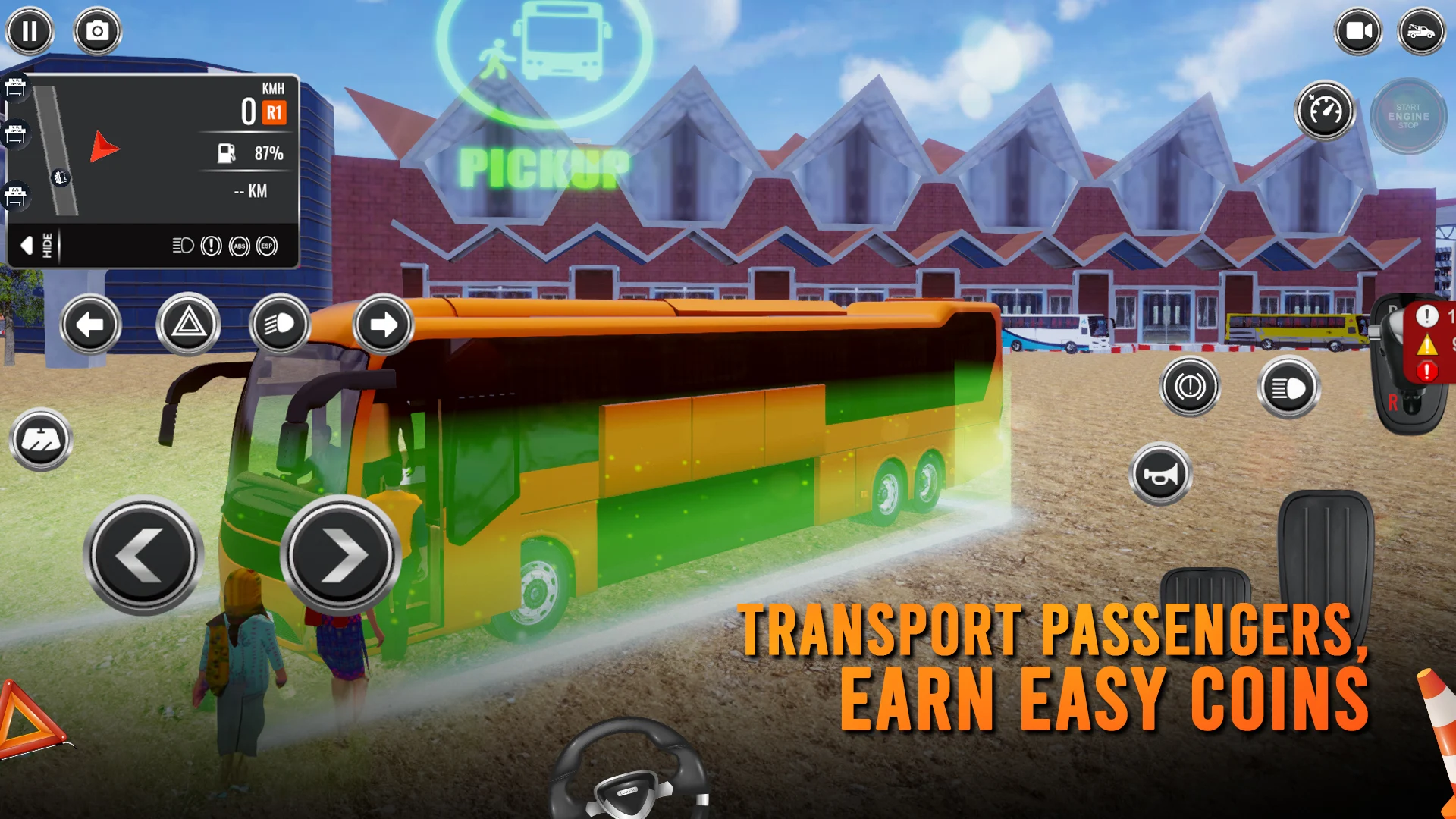Take a screenshot with the camera icon
The width and height of the screenshot is (1456, 819).
[97, 30]
